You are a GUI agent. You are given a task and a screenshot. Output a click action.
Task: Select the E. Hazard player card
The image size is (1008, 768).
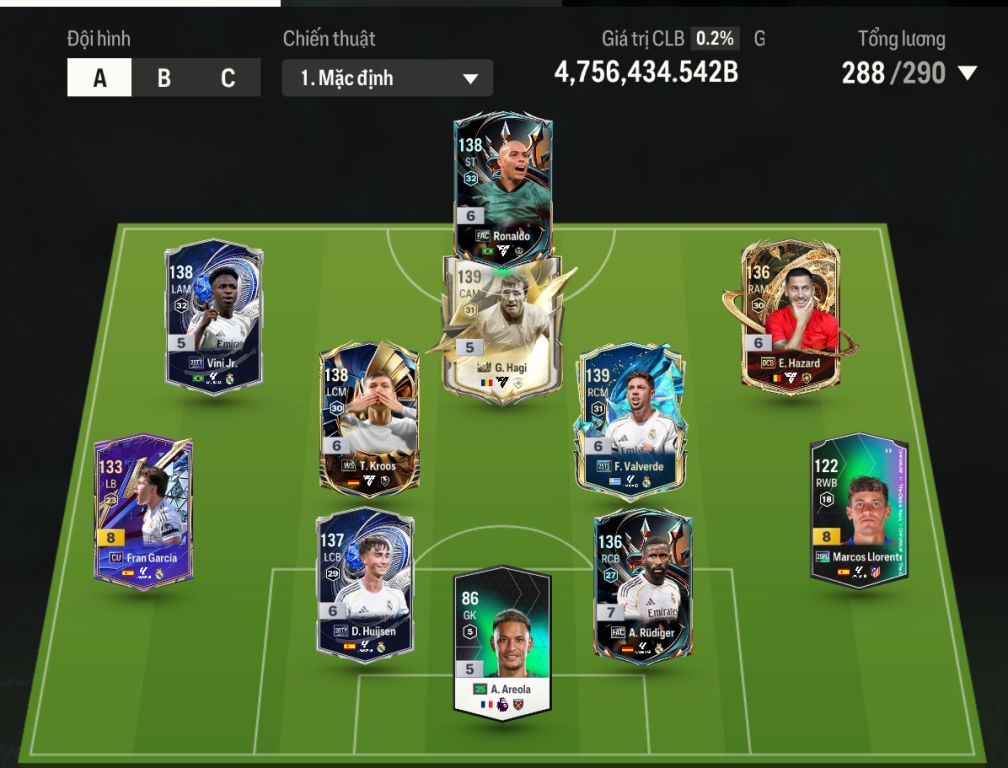790,315
